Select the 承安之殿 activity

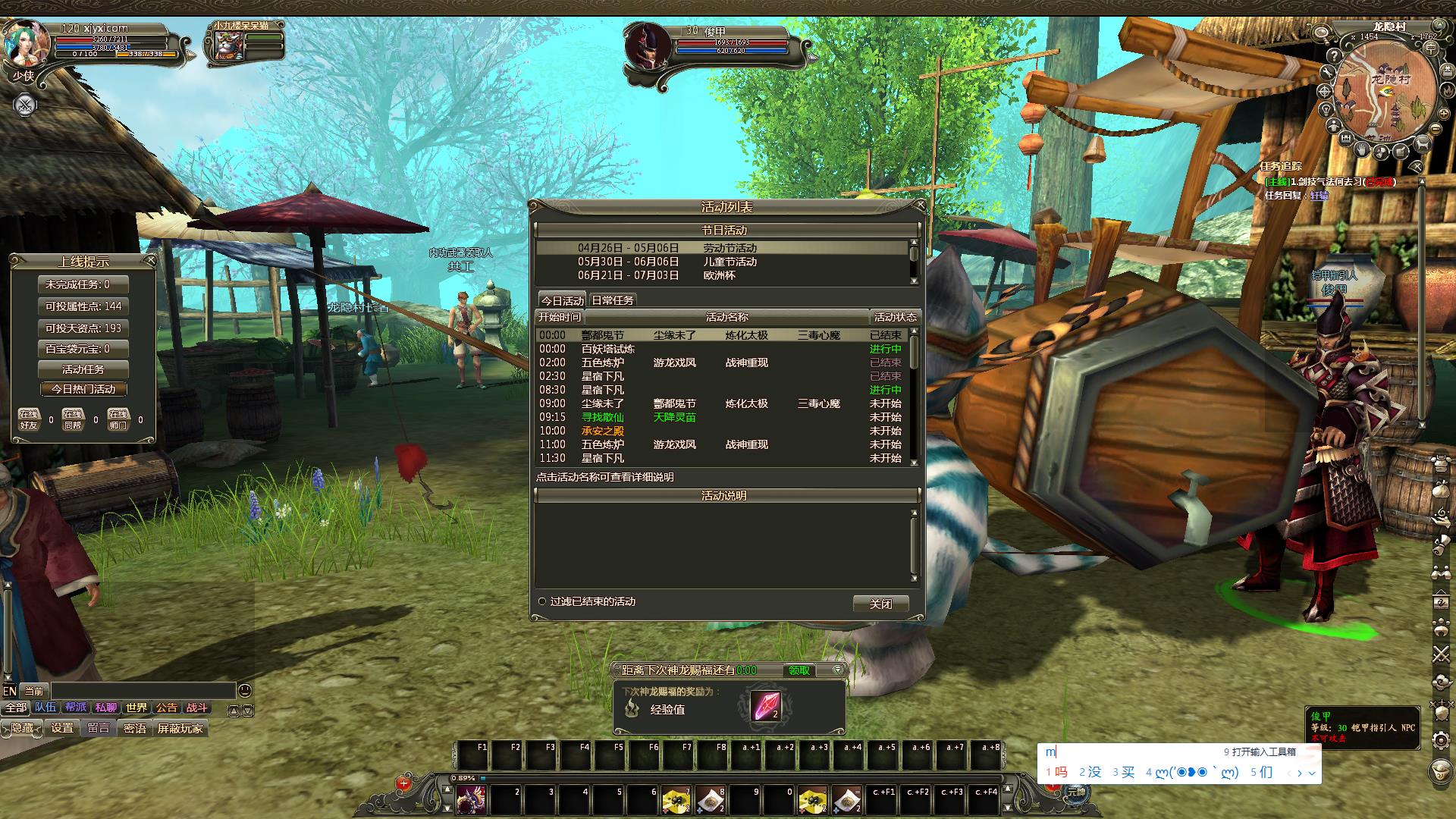coord(602,431)
